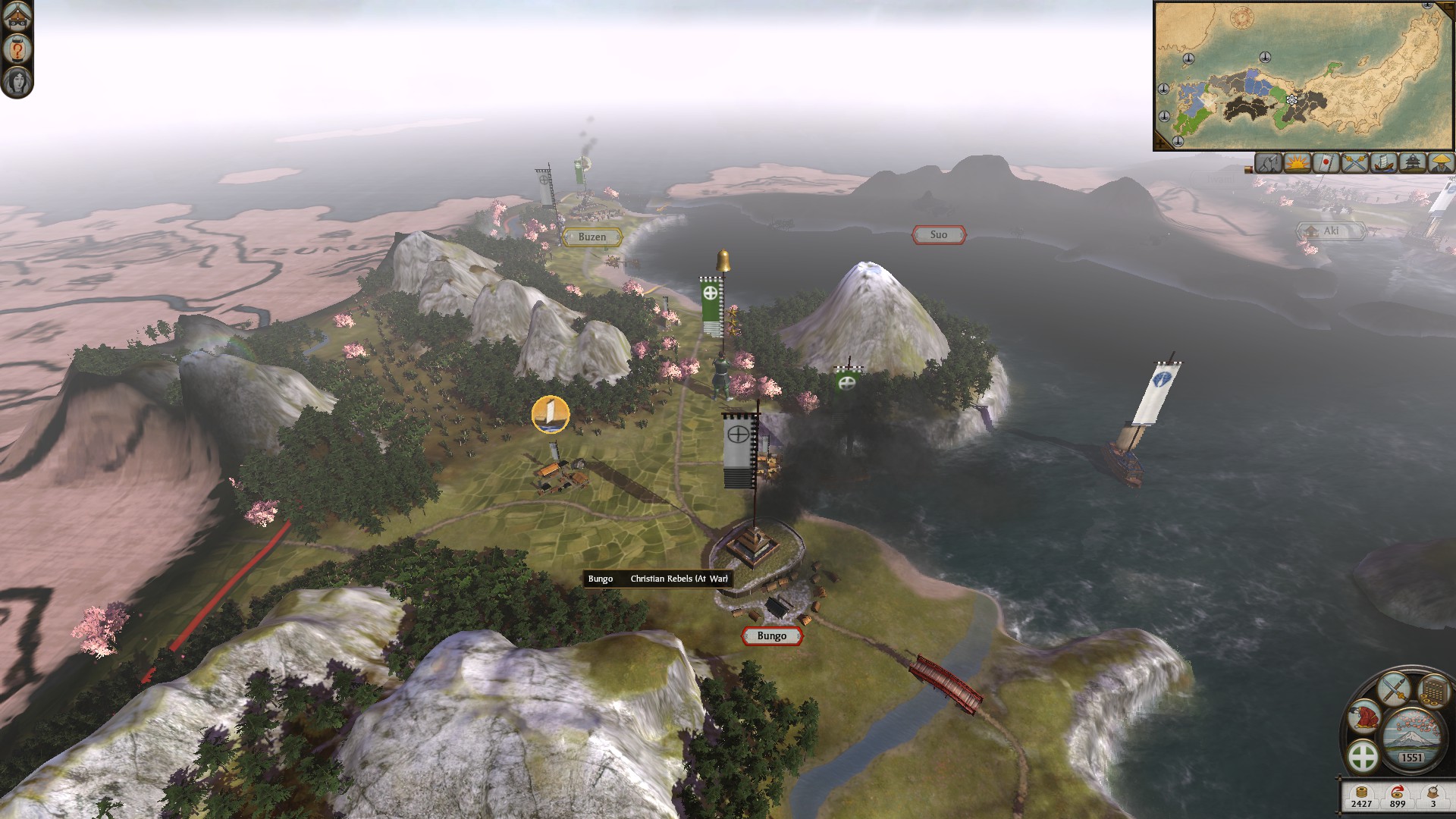Open the sword and brush panel
Viewport: 1456px width, 819px height.
[x=1393, y=690]
